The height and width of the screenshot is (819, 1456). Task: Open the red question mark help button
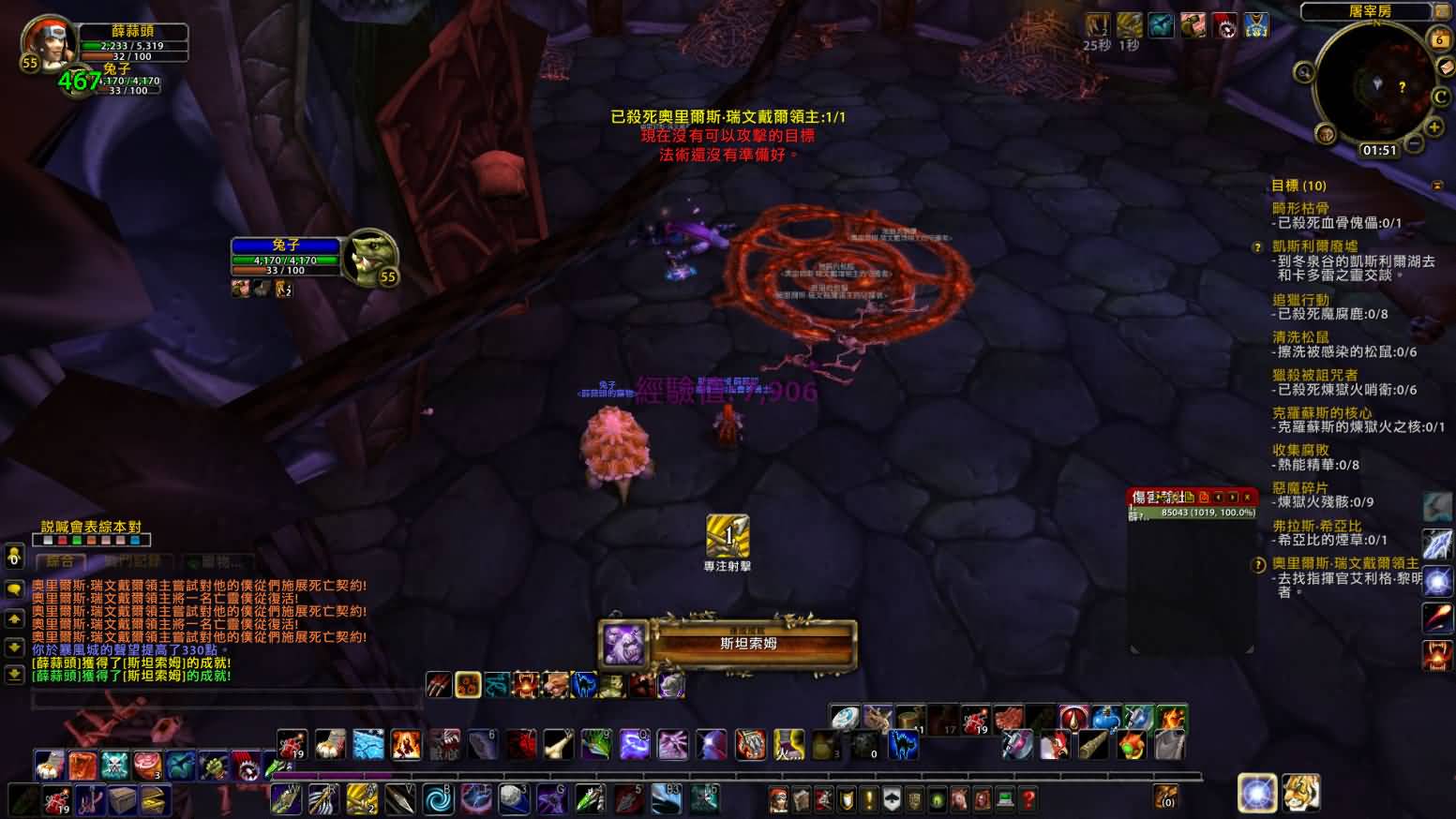point(1028,799)
